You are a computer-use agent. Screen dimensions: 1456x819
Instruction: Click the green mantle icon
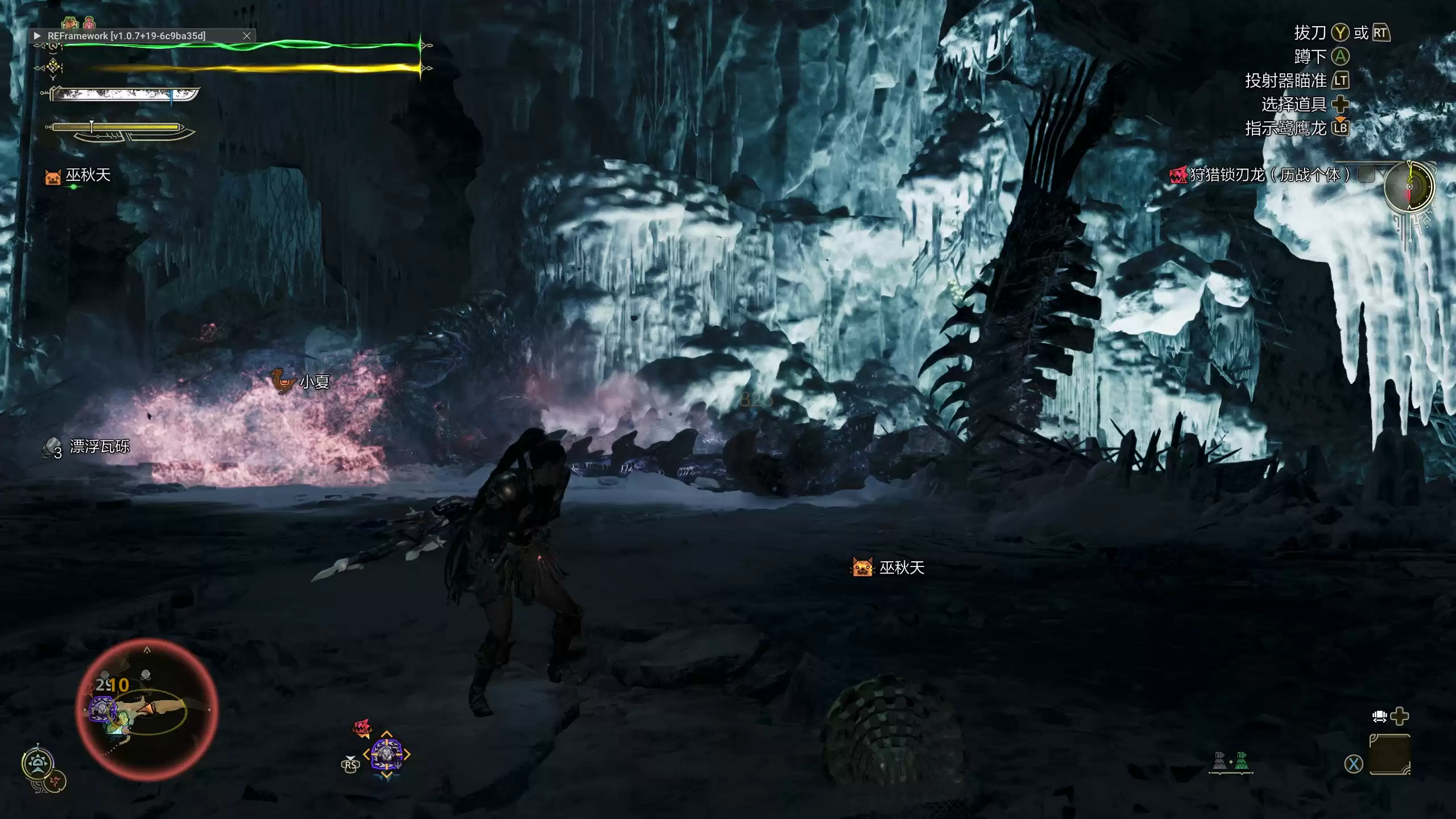(1242, 761)
